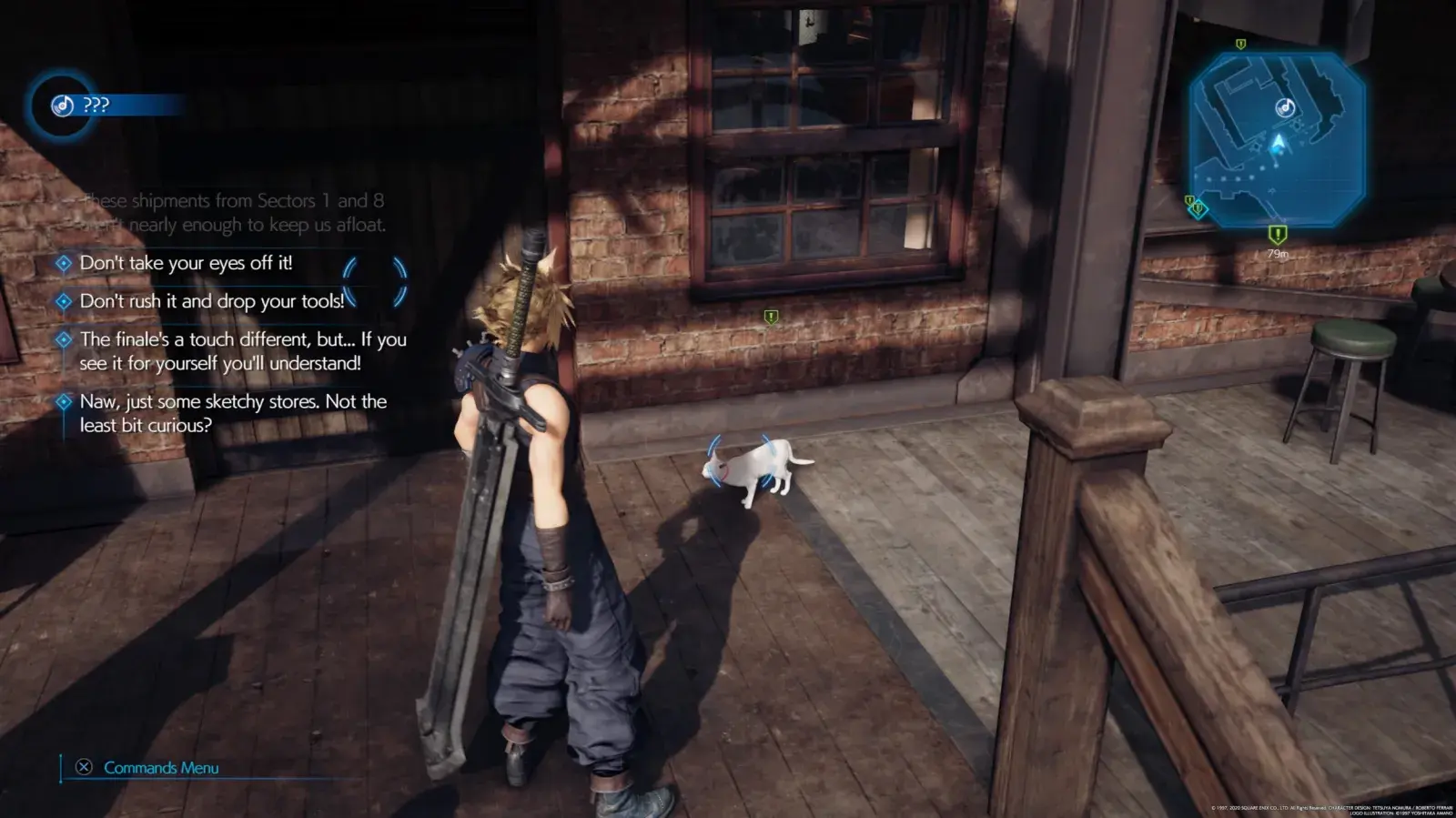Select the music disc marker on minimap

[1285, 107]
